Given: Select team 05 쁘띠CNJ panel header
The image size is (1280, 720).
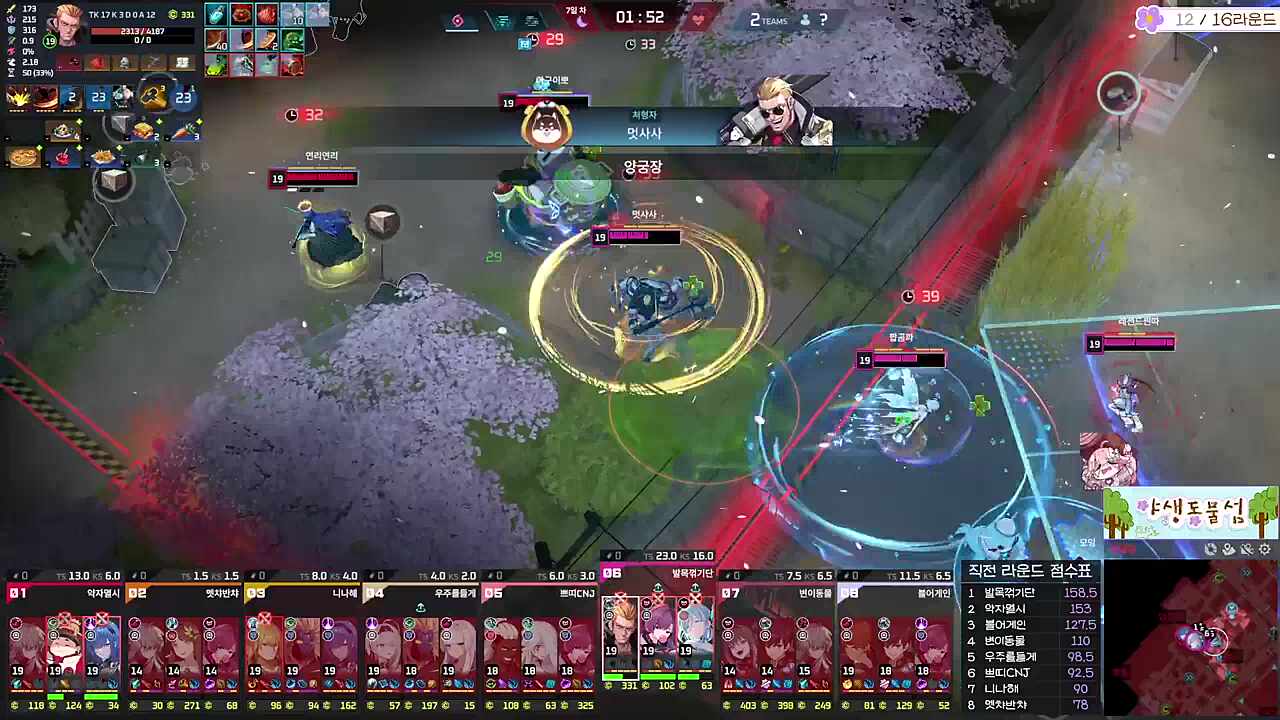Looking at the screenshot, I should click(x=540, y=593).
